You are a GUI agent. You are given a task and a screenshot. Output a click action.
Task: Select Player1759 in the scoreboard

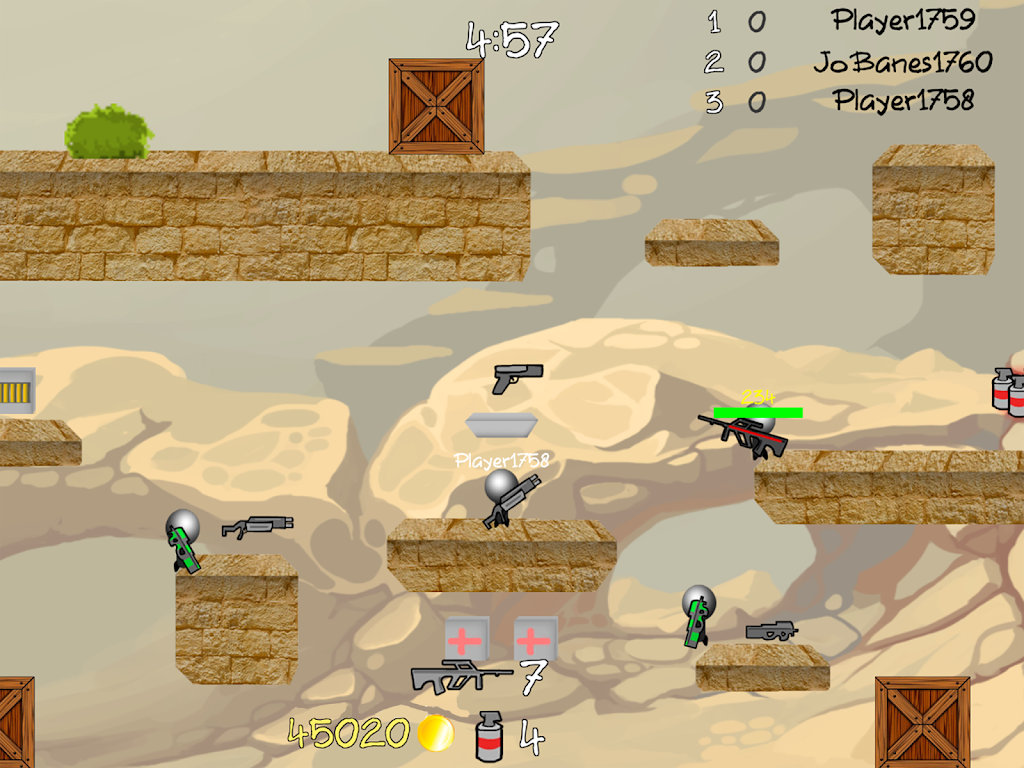(903, 19)
